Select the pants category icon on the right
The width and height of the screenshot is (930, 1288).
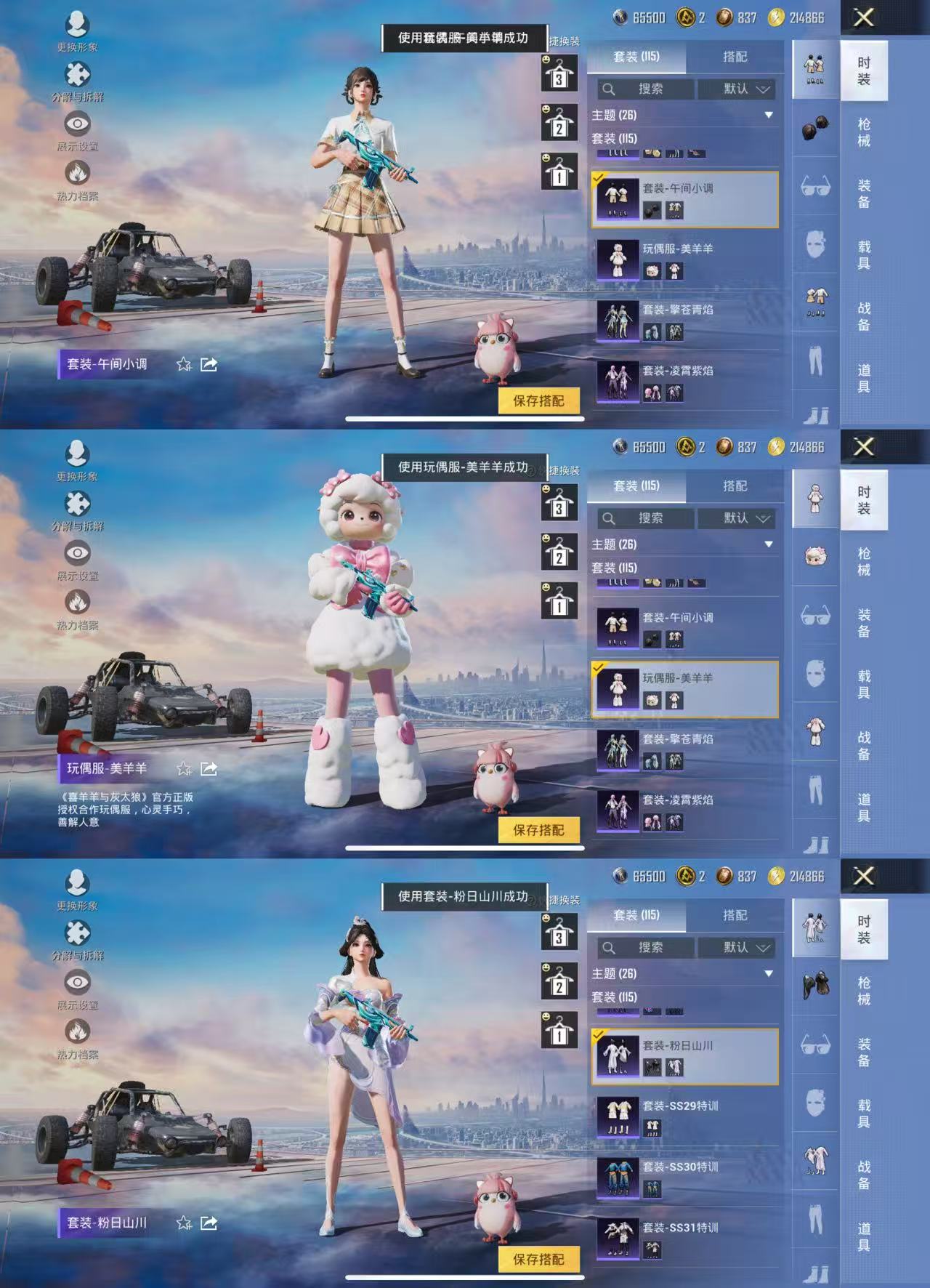817,358
